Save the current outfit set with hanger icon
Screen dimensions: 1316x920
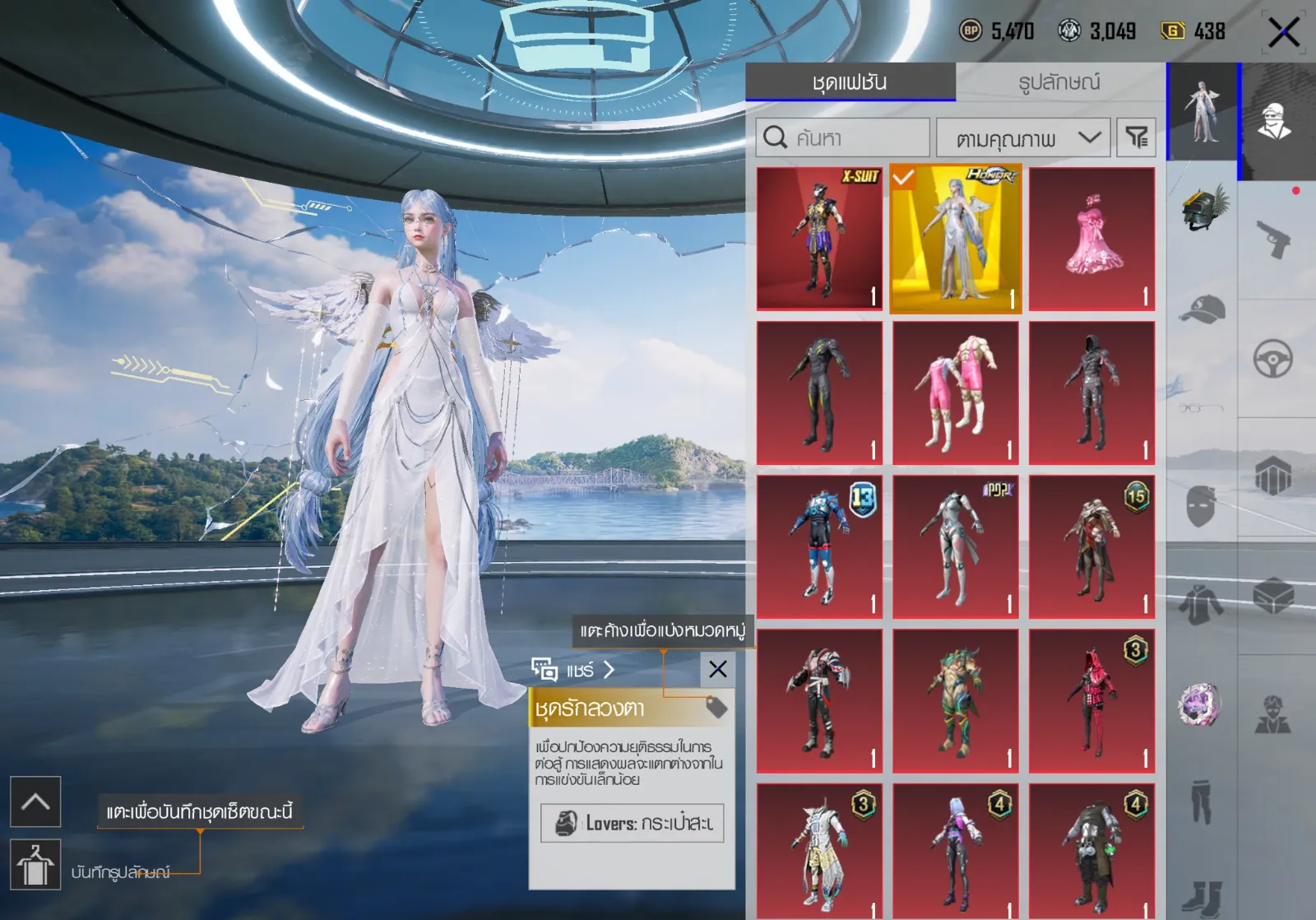[35, 865]
